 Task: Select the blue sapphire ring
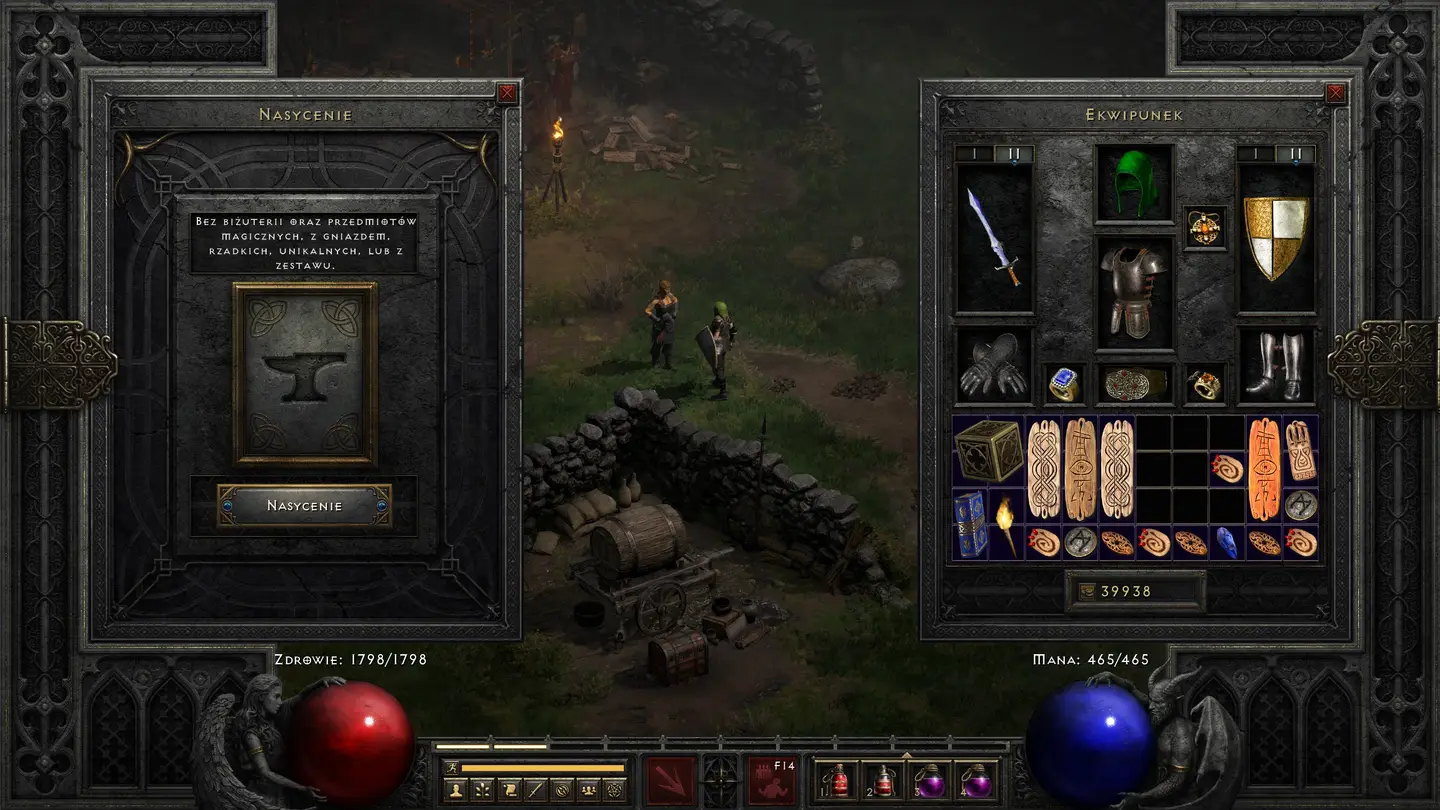(1064, 383)
